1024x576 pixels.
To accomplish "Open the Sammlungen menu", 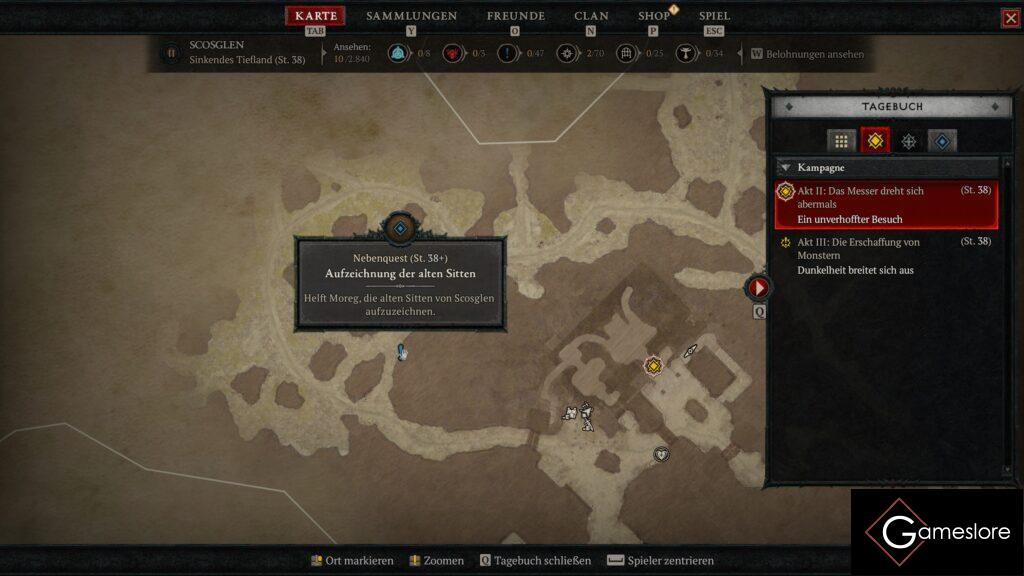I will point(411,16).
